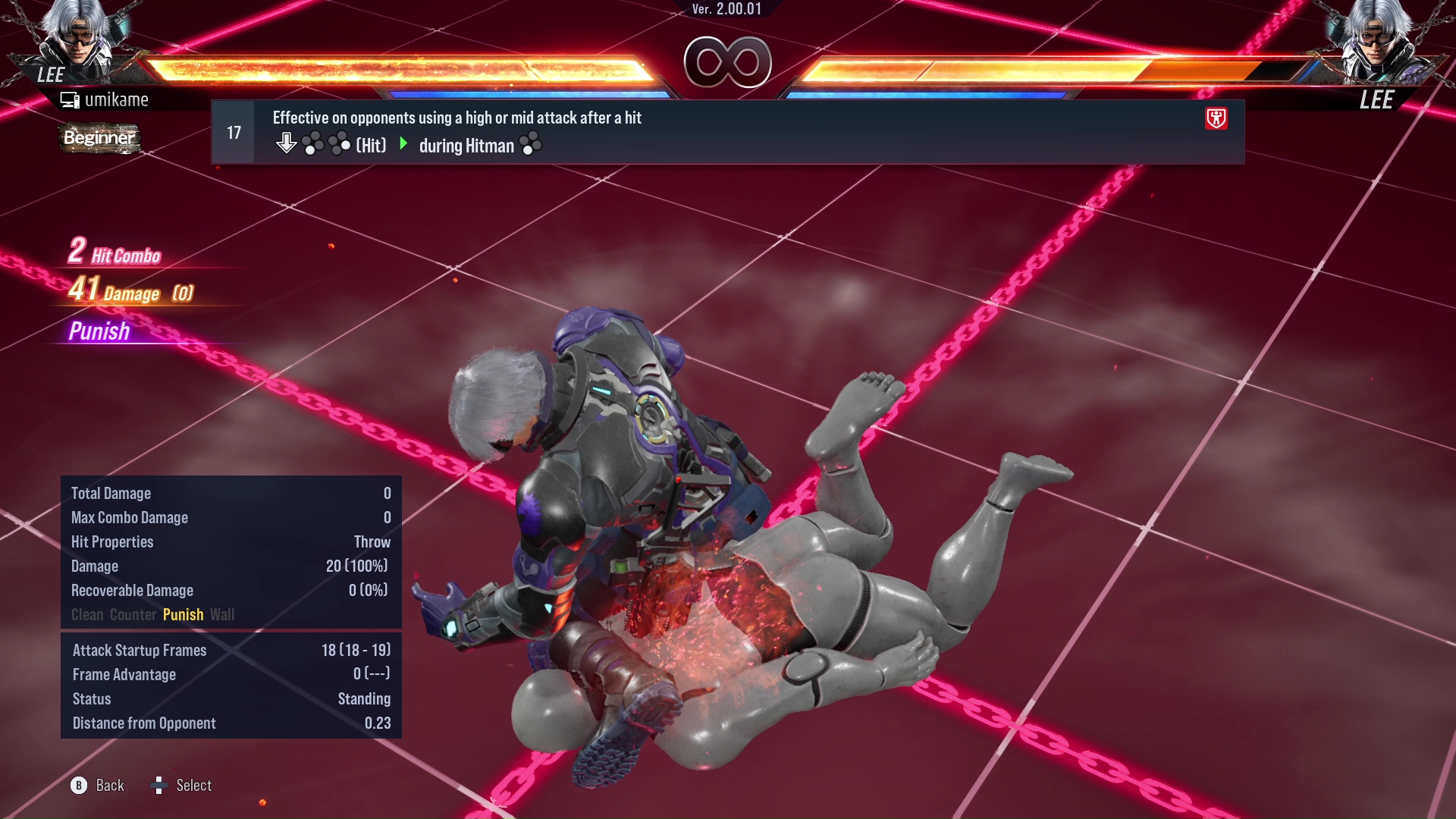This screenshot has width=1456, height=819.
Task: Click the D-pad icon next to Select
Action: click(x=160, y=786)
